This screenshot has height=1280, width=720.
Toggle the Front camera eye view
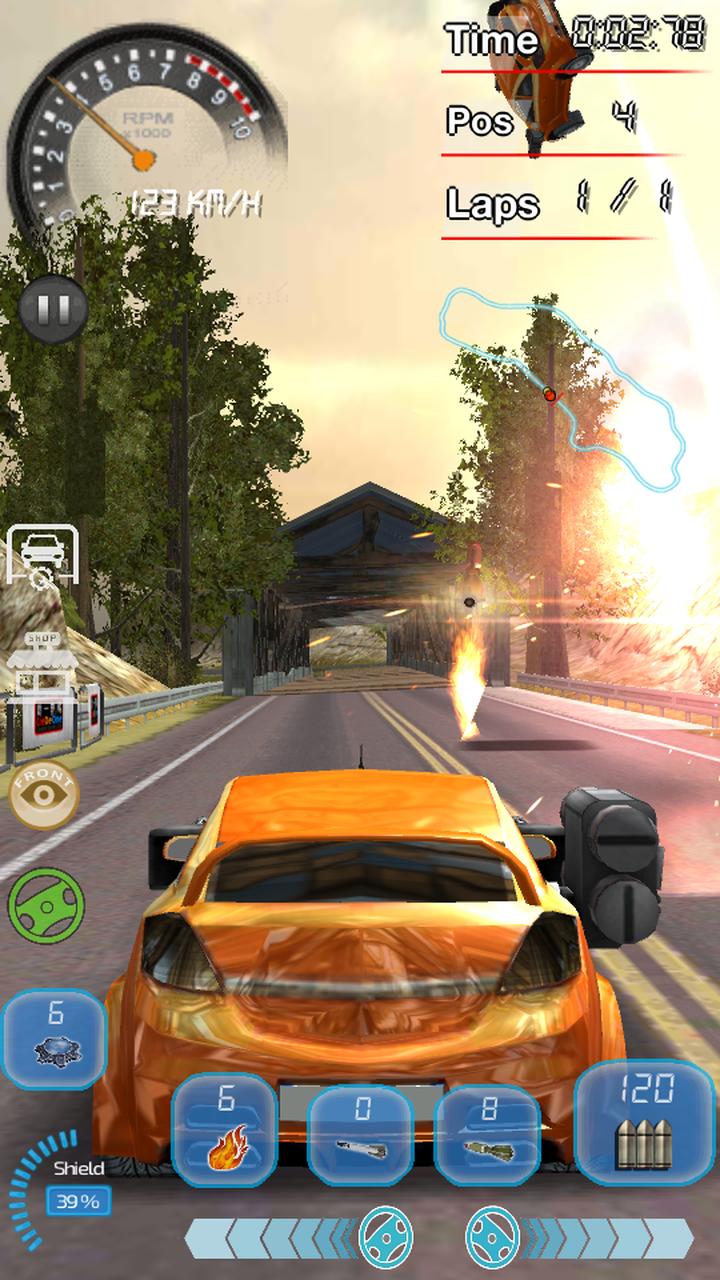42,796
